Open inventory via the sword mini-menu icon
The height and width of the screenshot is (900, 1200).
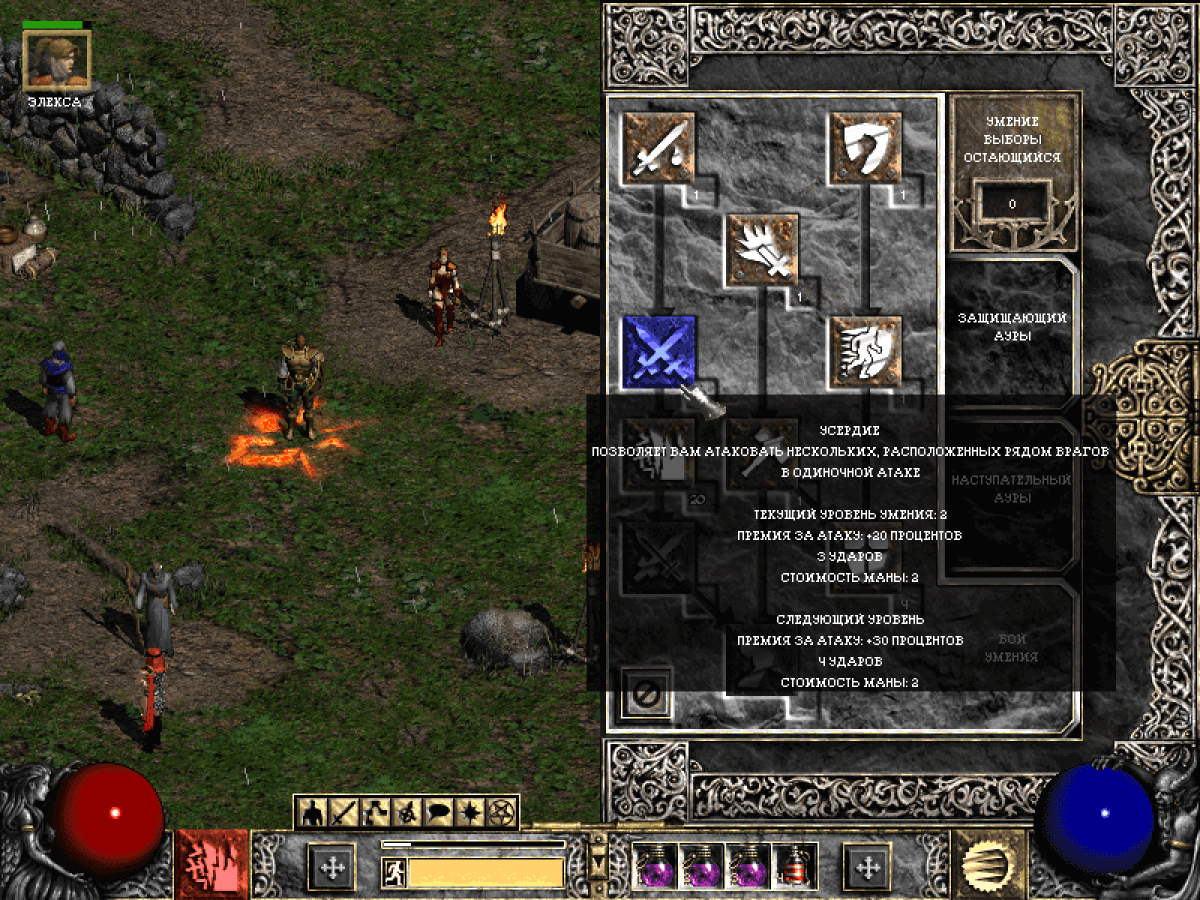pos(345,813)
